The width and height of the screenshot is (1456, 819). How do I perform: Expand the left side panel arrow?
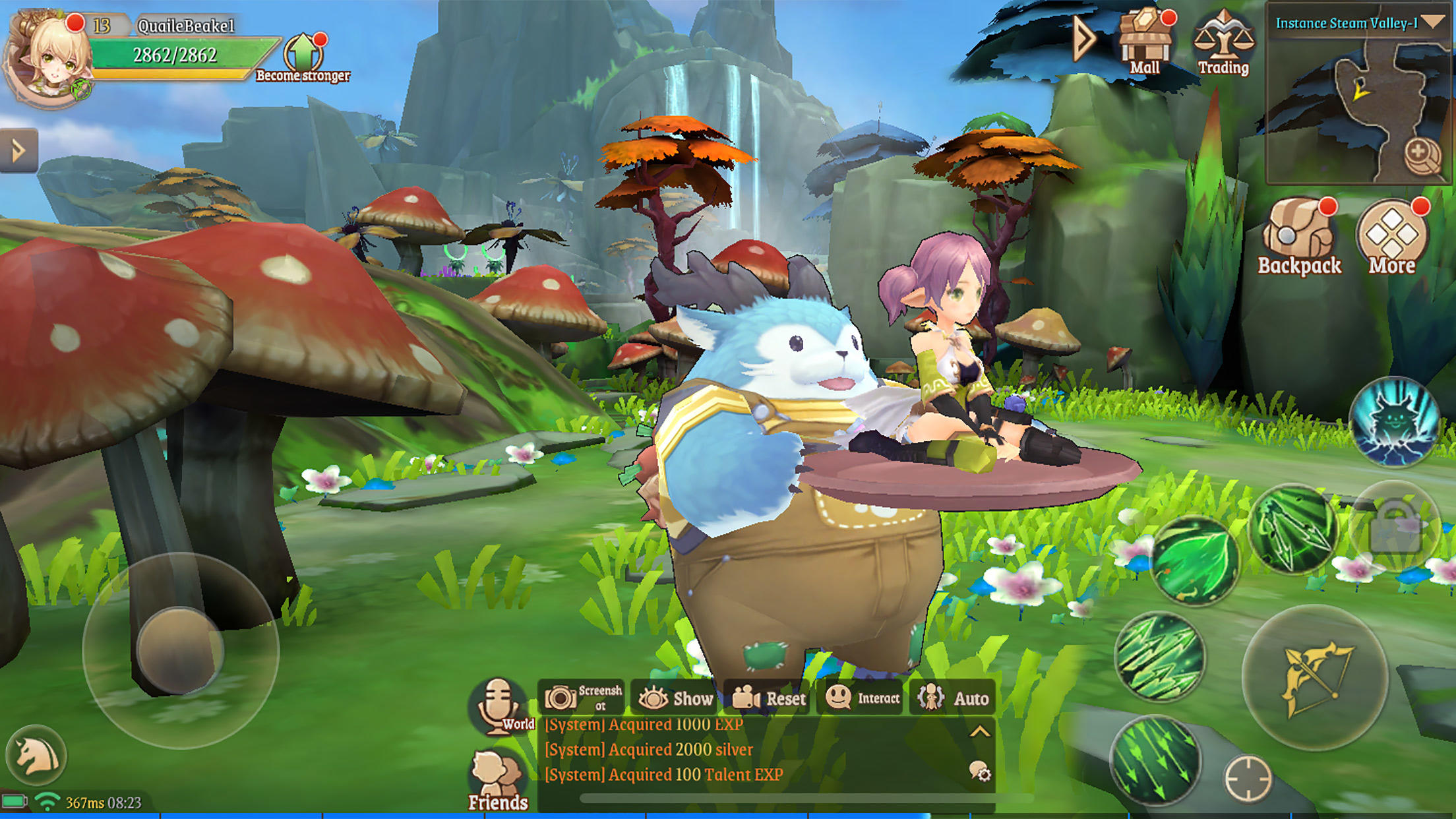click(x=18, y=150)
